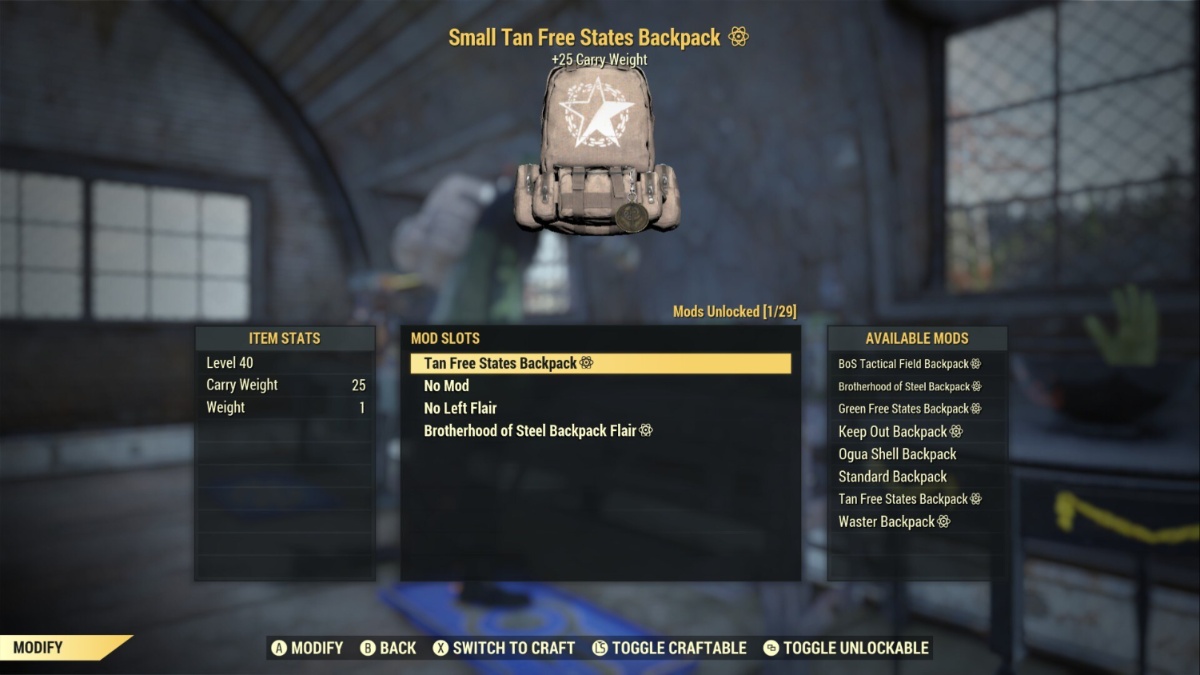Select Tan Free States Backpack in Available Mods

pos(909,499)
